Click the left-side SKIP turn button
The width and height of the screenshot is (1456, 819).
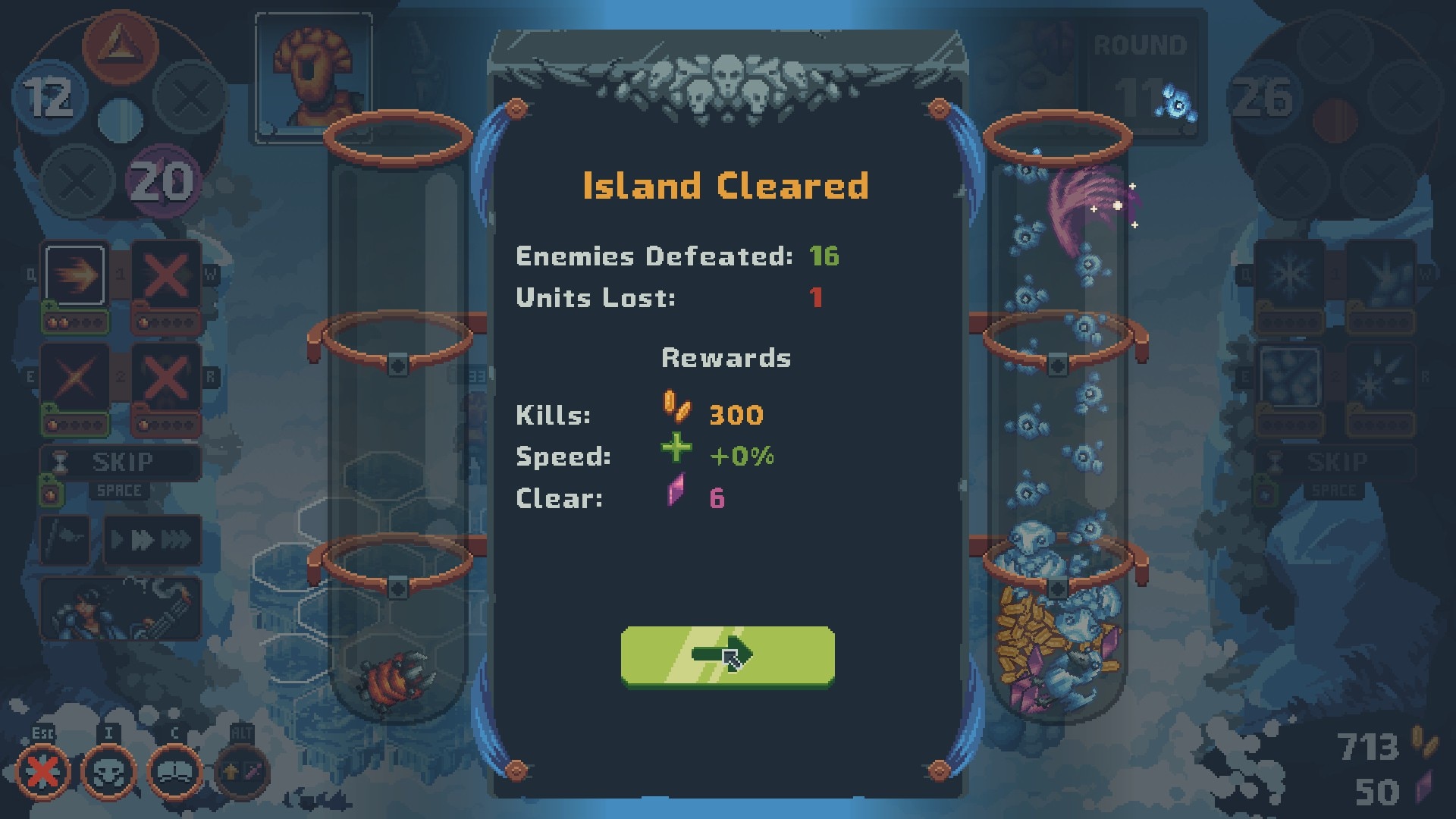(121, 462)
